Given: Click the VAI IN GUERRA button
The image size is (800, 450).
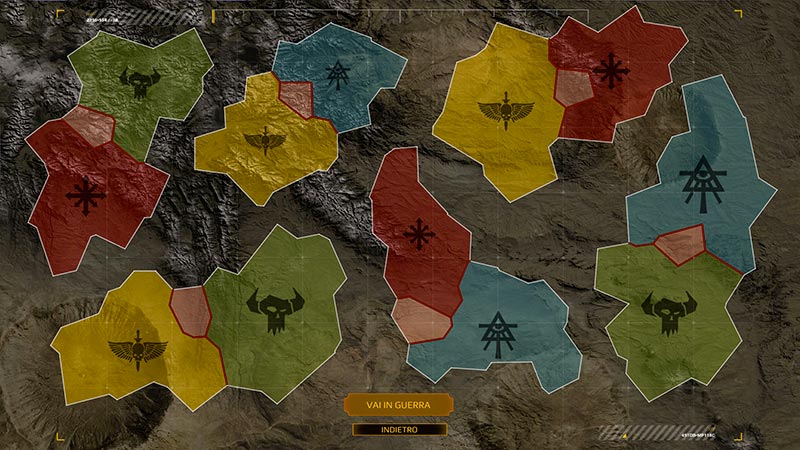Looking at the screenshot, I should coord(398,404).
